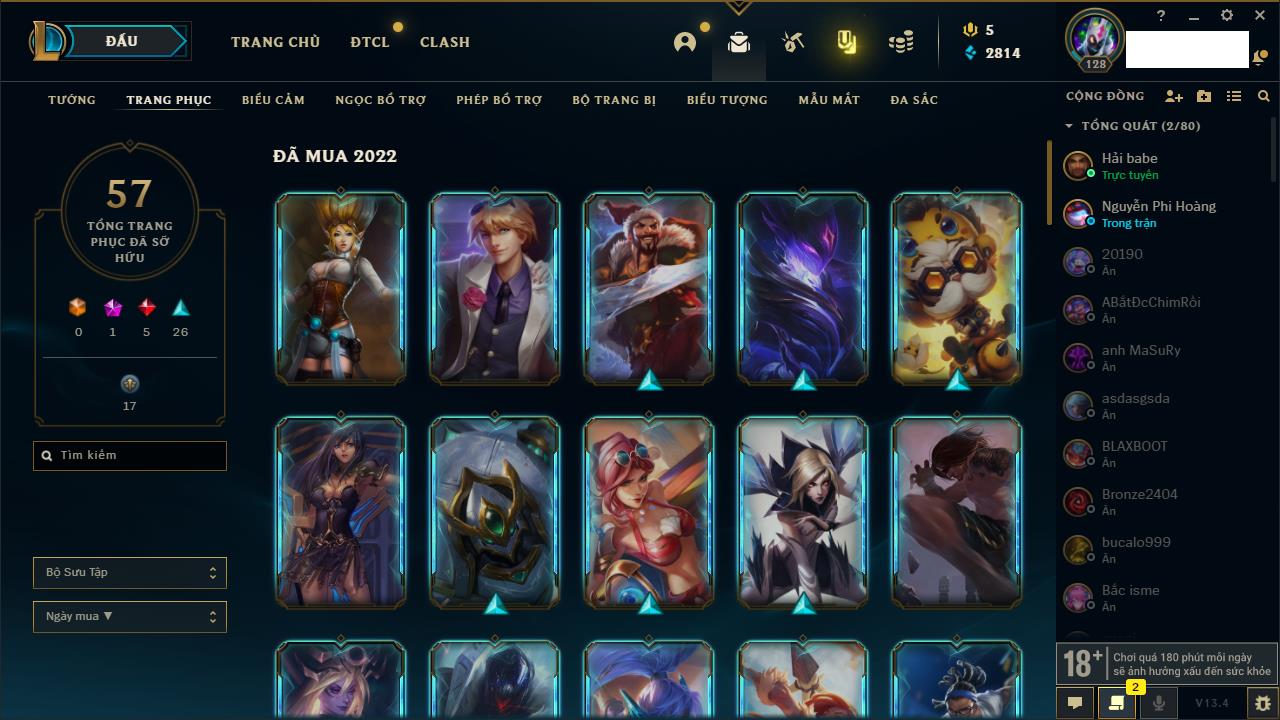
Task: Open the TRANG CHỦ home page
Action: click(x=275, y=42)
